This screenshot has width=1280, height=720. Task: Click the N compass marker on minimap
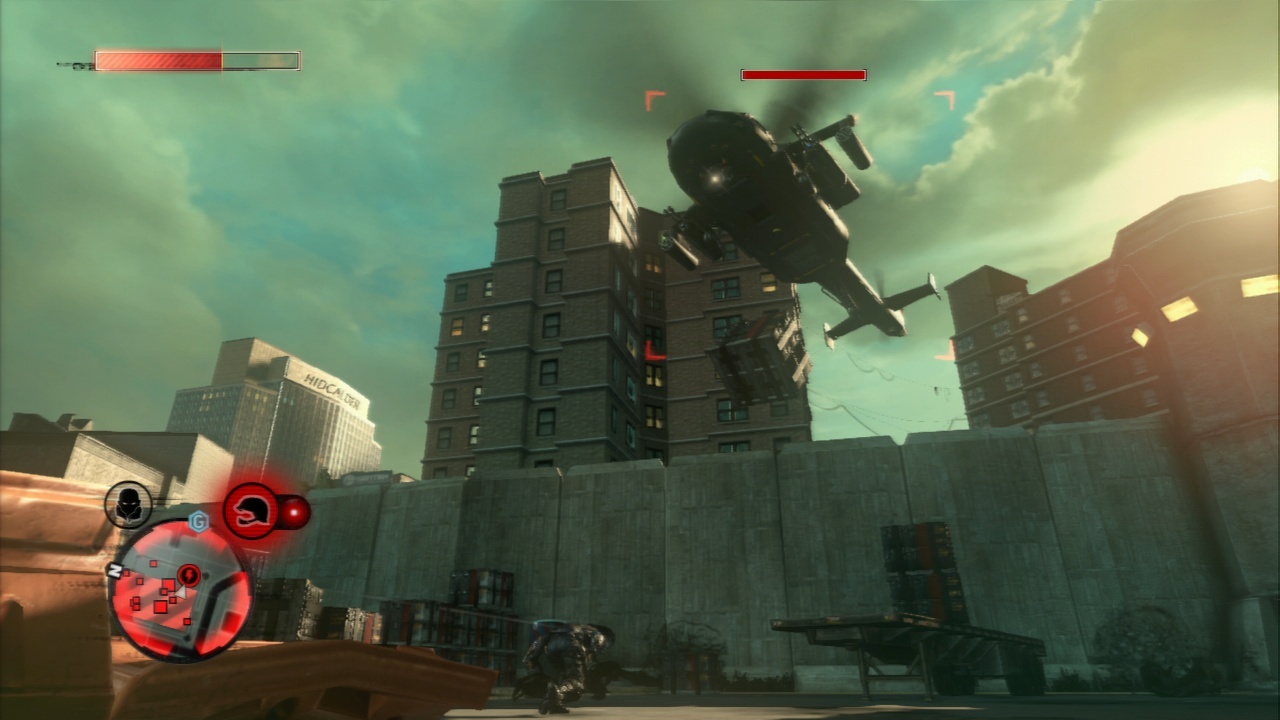pyautogui.click(x=115, y=568)
